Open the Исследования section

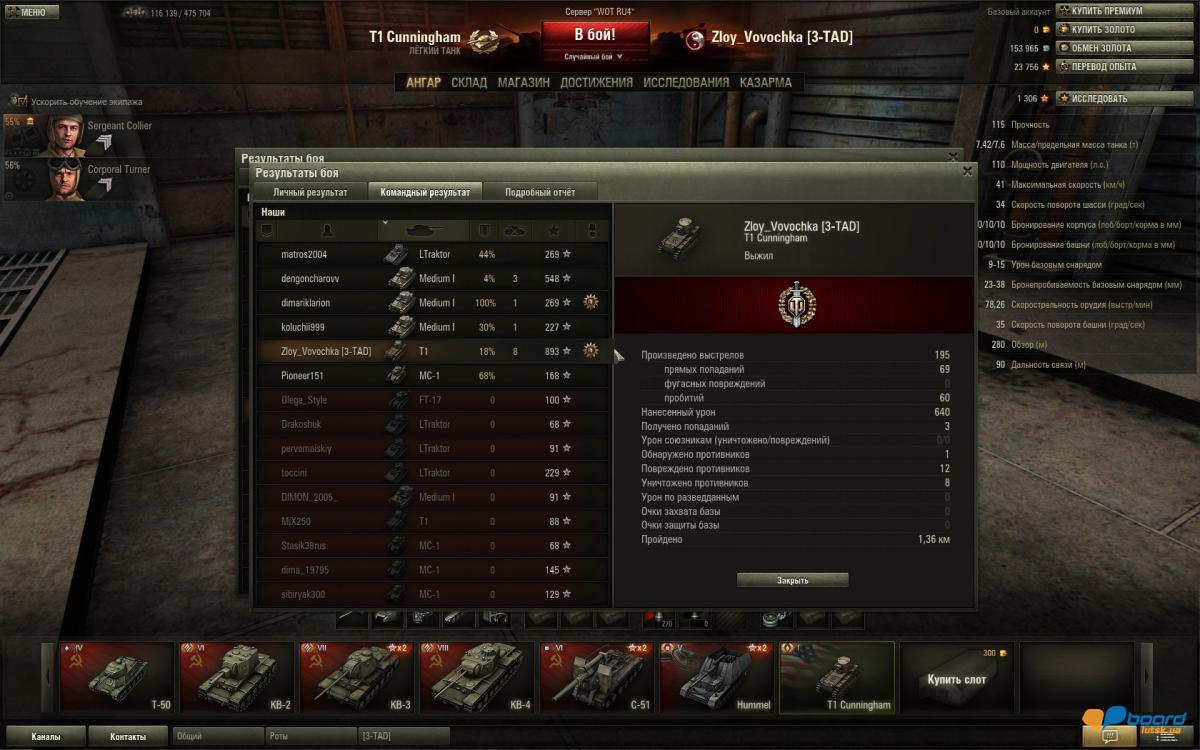pos(686,82)
